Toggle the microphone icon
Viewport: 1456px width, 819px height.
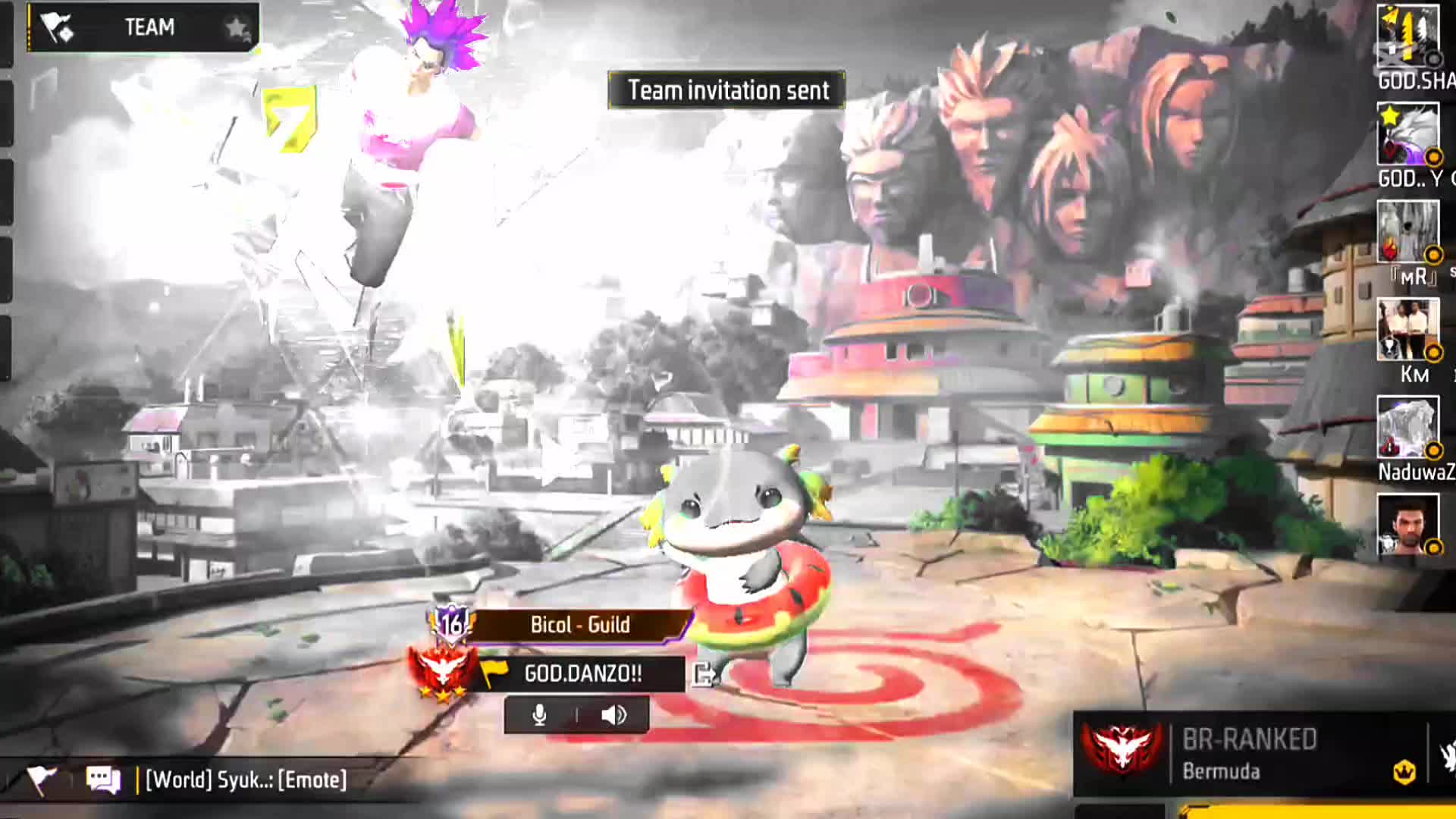[539, 715]
